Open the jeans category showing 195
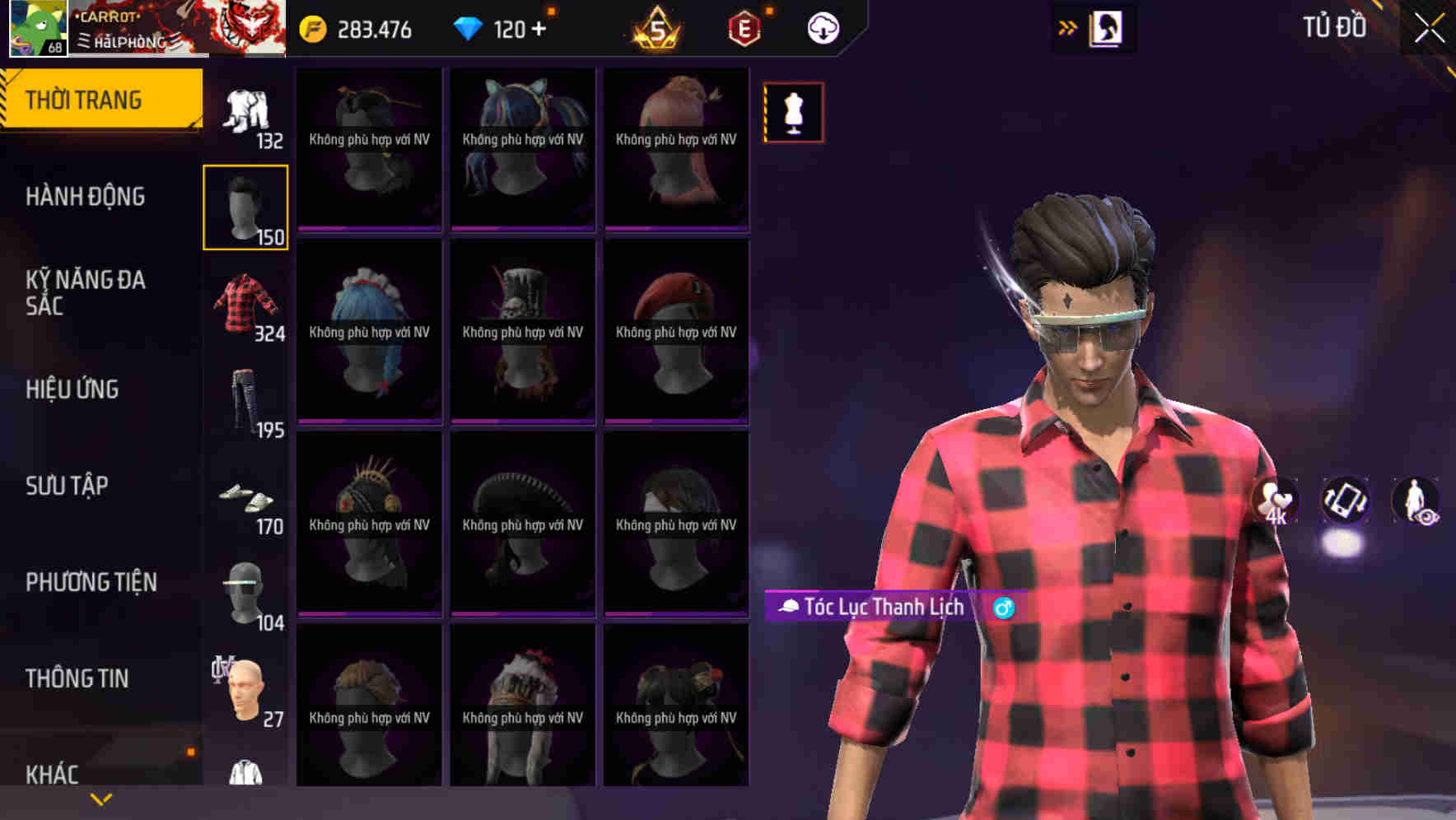1456x820 pixels. (245, 401)
